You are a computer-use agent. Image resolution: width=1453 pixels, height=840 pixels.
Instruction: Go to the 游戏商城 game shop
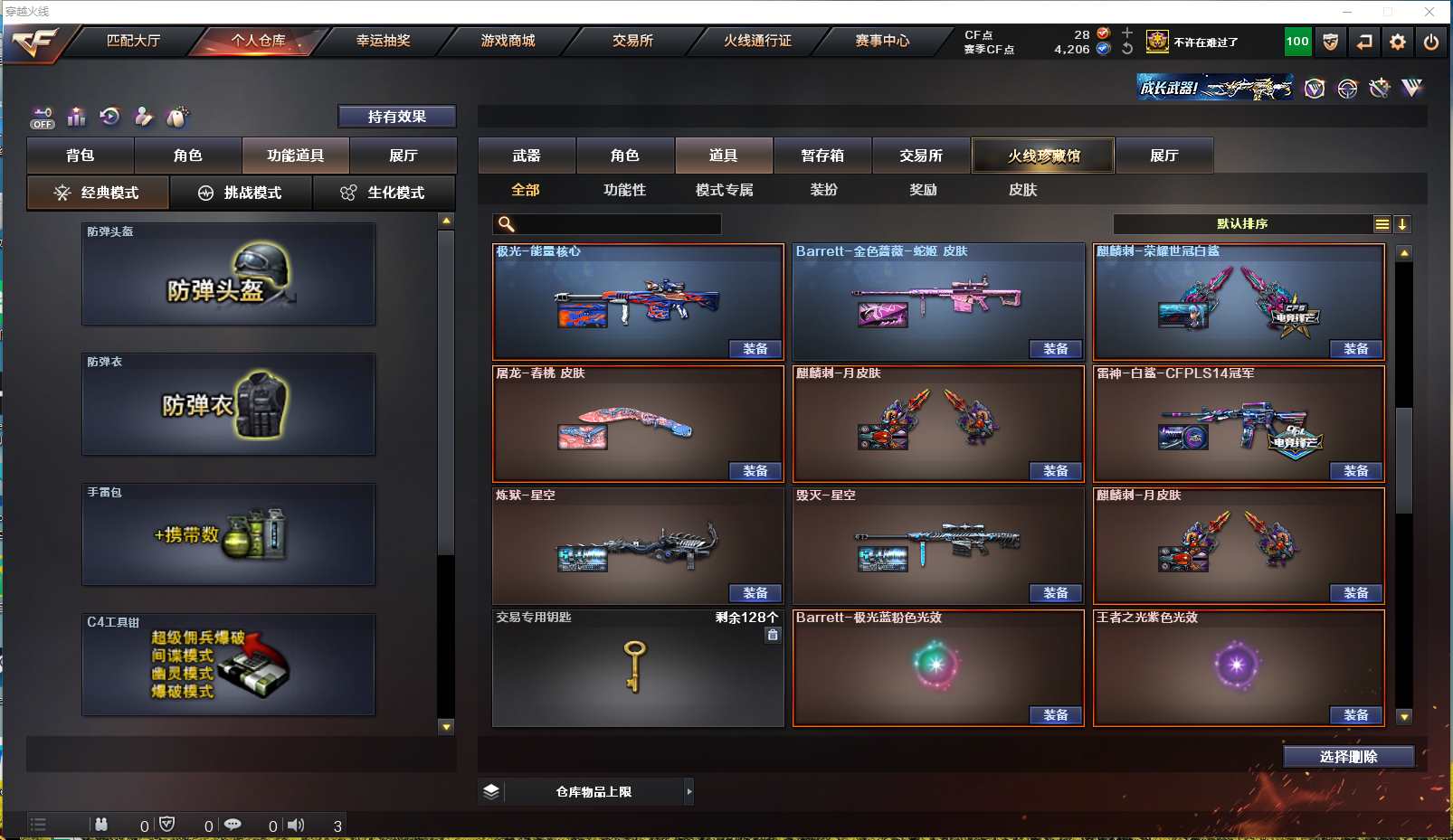click(x=508, y=41)
